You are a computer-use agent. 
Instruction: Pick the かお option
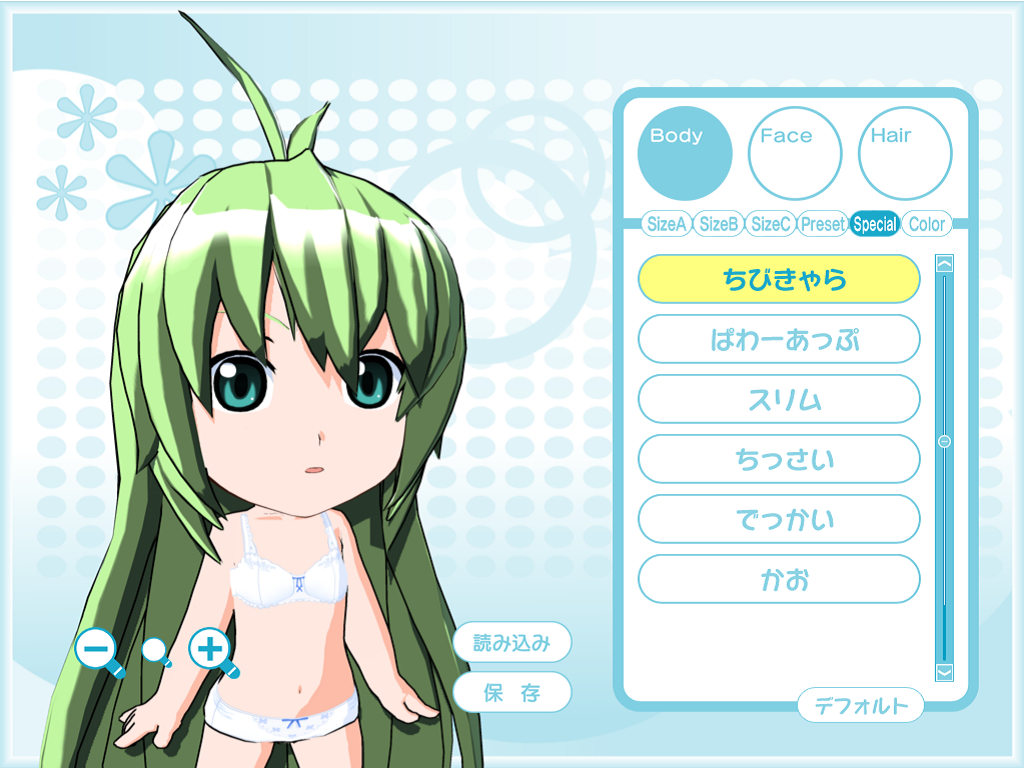click(778, 579)
